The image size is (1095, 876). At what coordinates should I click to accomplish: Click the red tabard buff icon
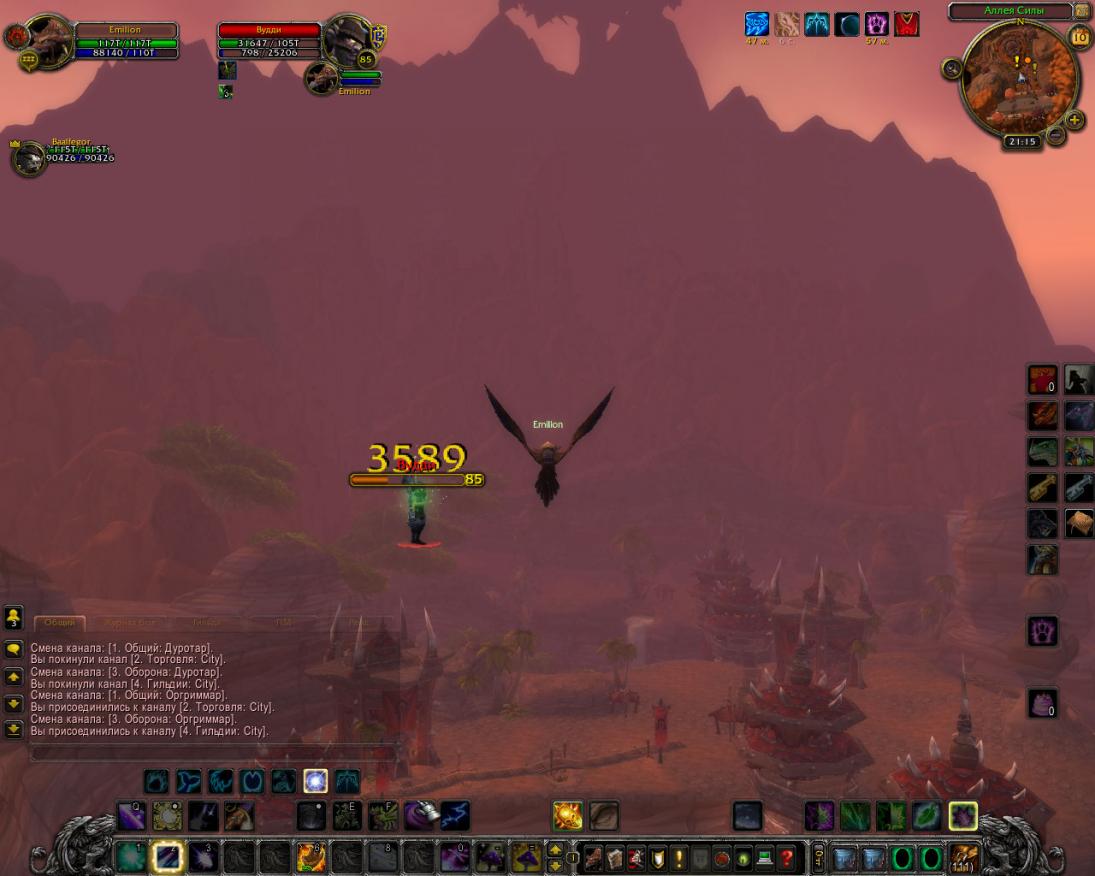coord(907,24)
